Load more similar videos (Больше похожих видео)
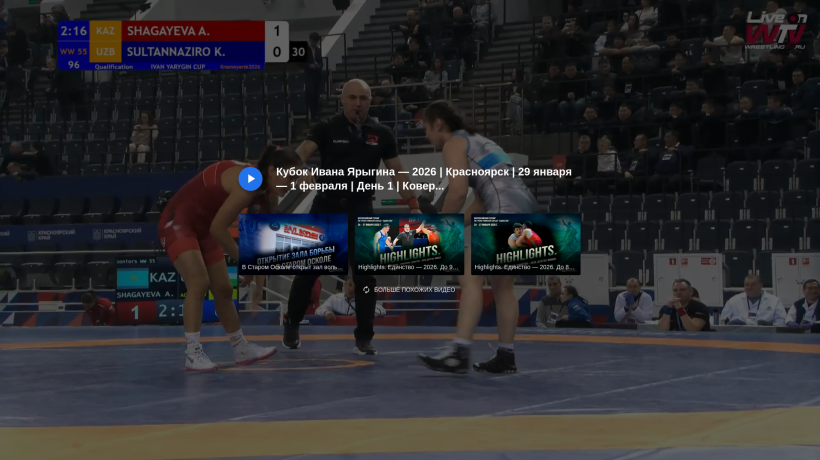Image resolution: width=820 pixels, height=460 pixels. click(x=408, y=290)
